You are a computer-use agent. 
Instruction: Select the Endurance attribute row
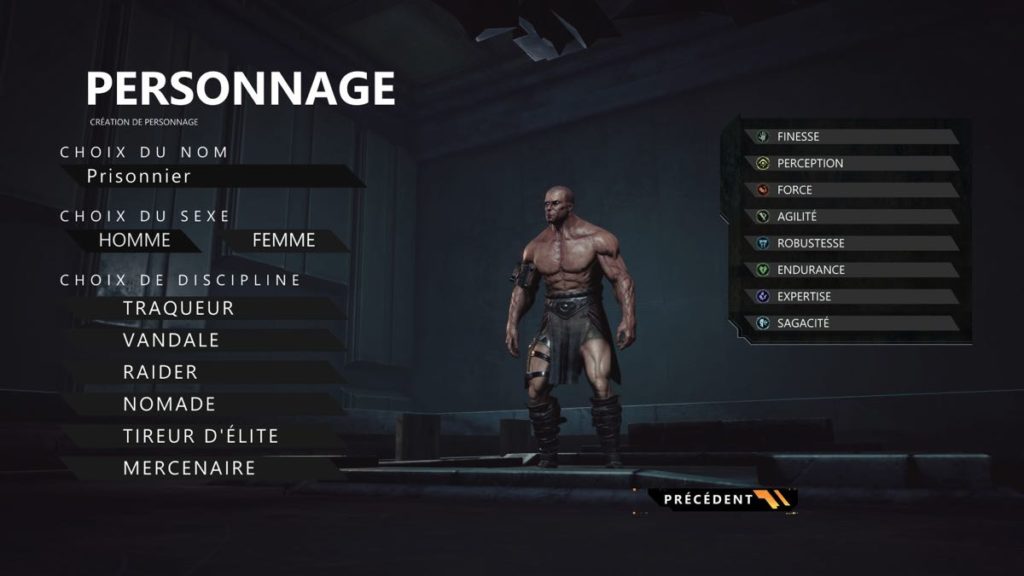(x=850, y=270)
